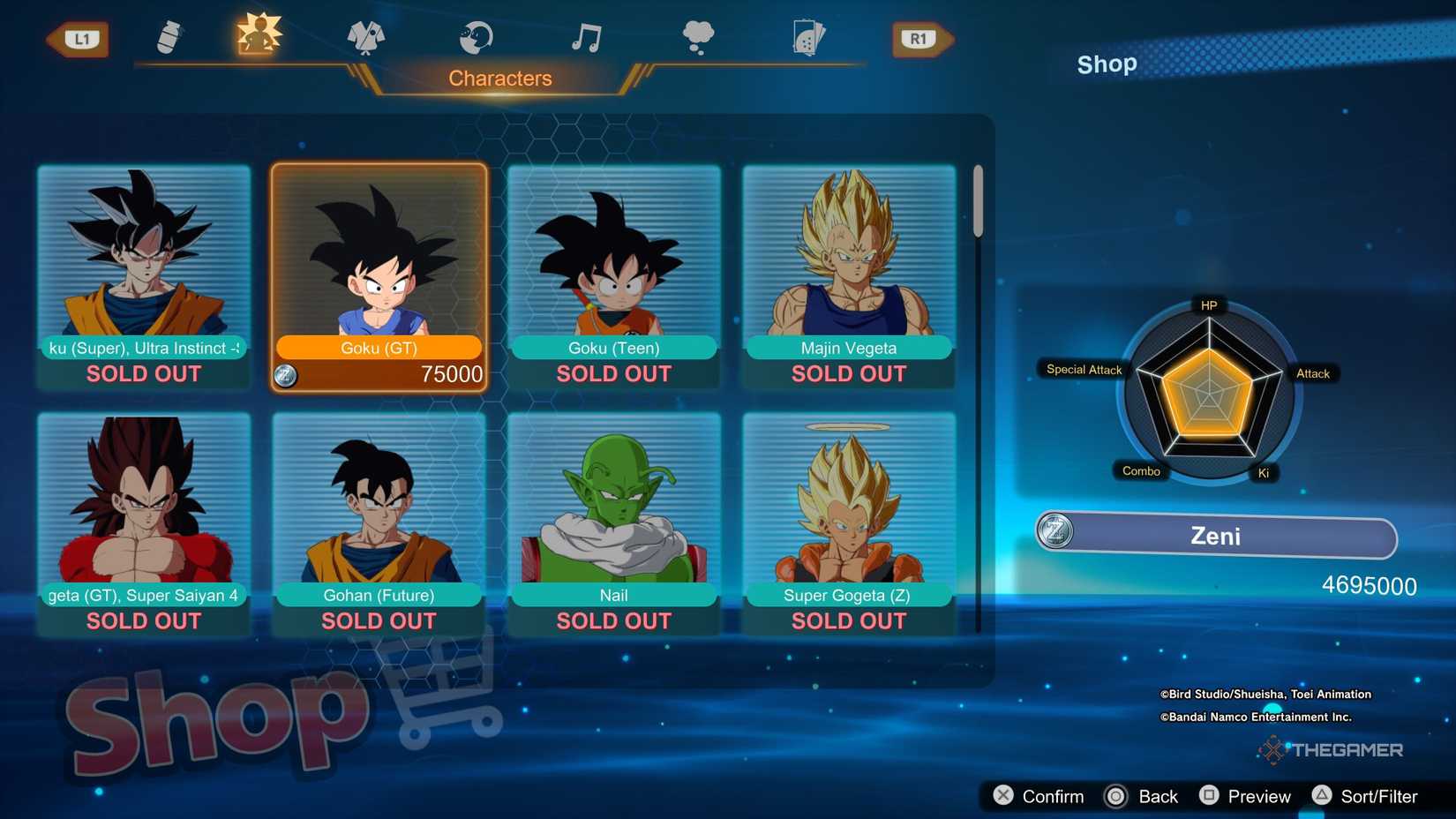Preview the highlighted character
The height and width of the screenshot is (819, 1456).
(1246, 796)
